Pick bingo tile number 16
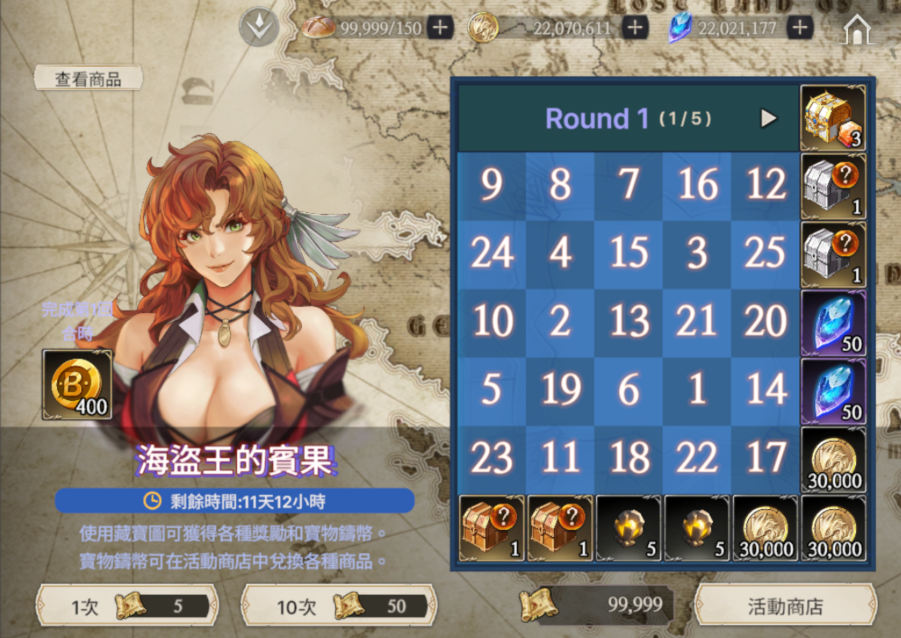This screenshot has height=638, width=901. pyautogui.click(x=697, y=185)
